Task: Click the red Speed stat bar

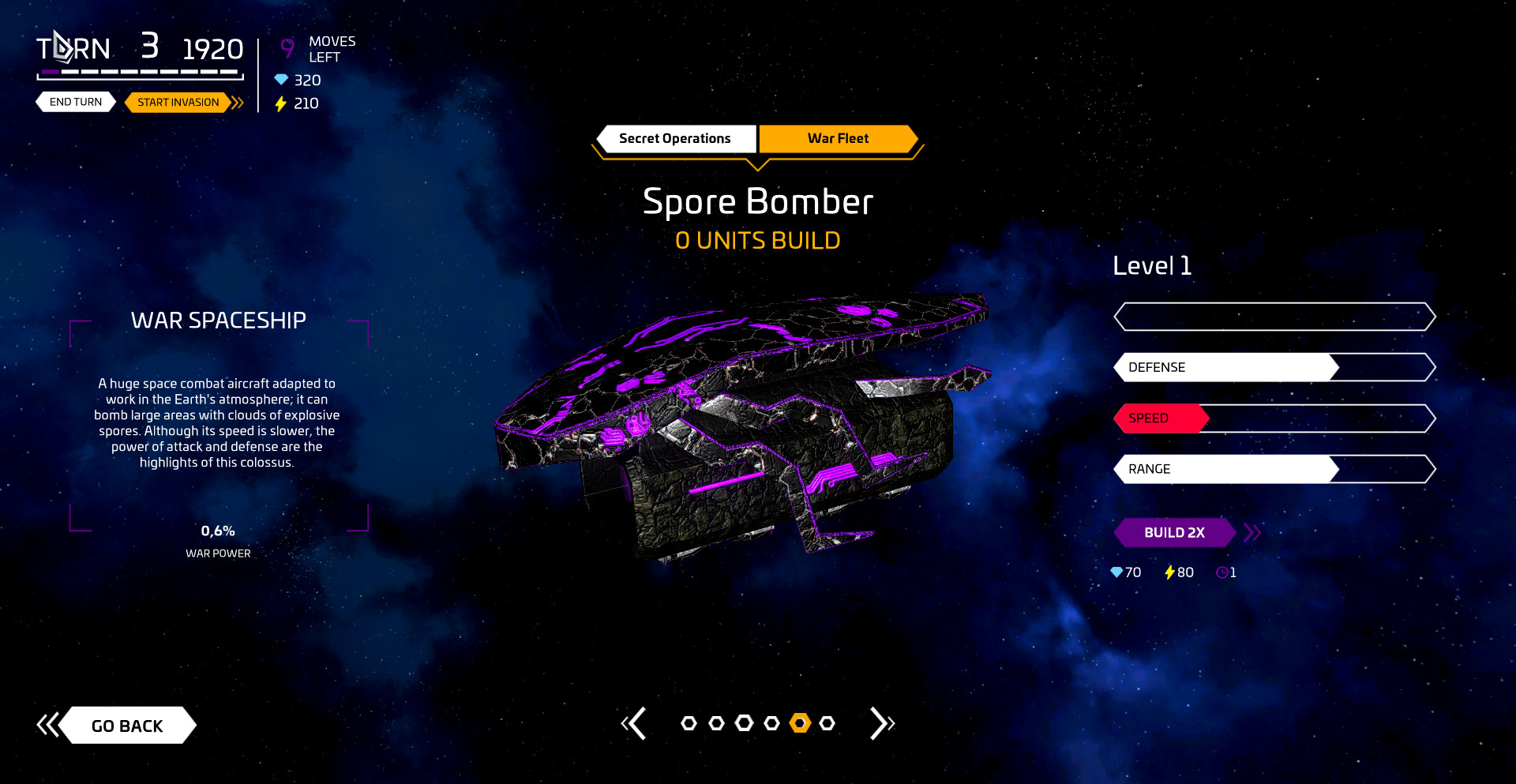Action: pos(1161,418)
